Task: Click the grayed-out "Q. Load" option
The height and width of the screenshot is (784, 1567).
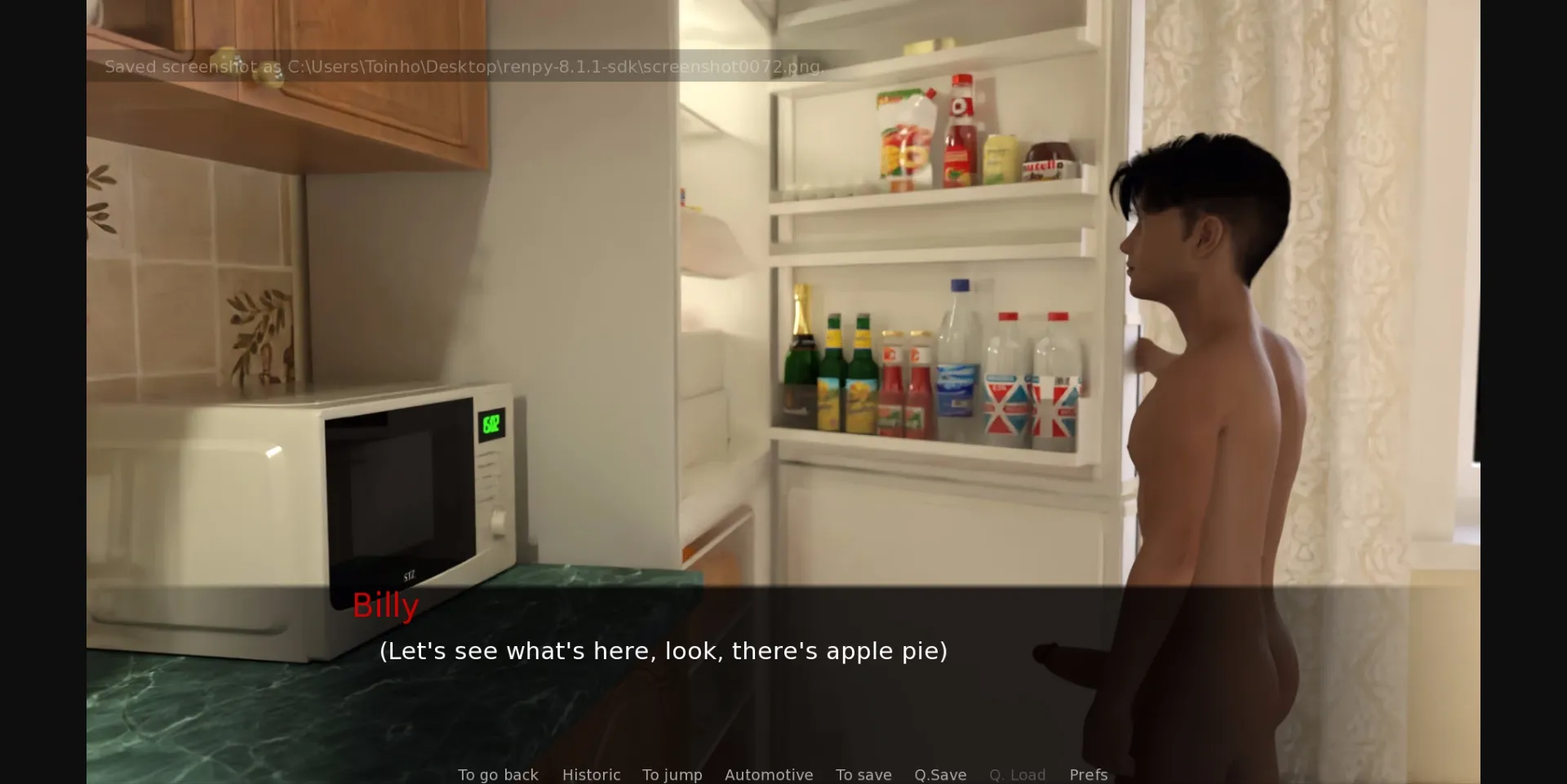Action: pos(1017,775)
